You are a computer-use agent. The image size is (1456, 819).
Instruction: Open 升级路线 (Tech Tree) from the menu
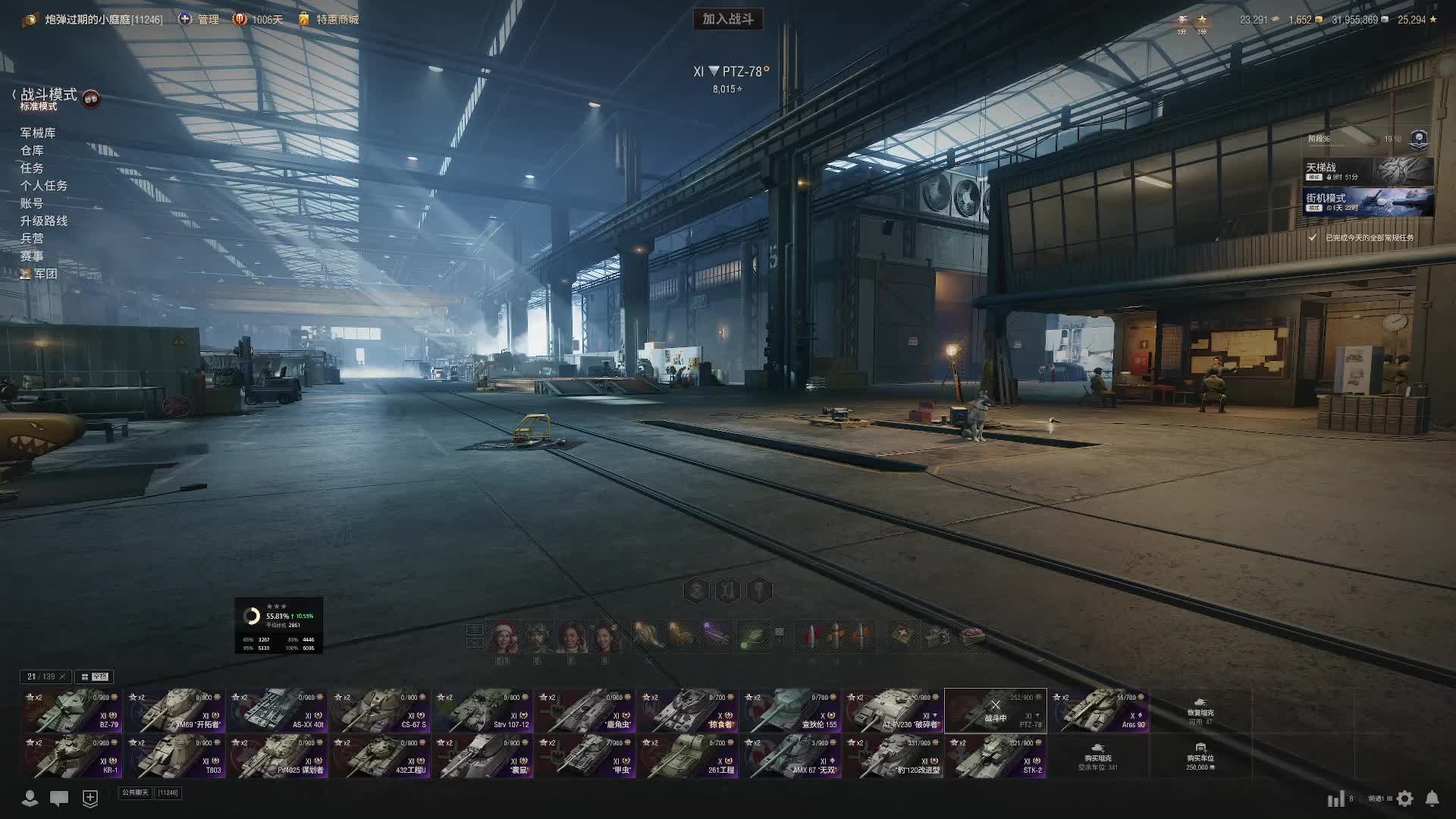44,221
